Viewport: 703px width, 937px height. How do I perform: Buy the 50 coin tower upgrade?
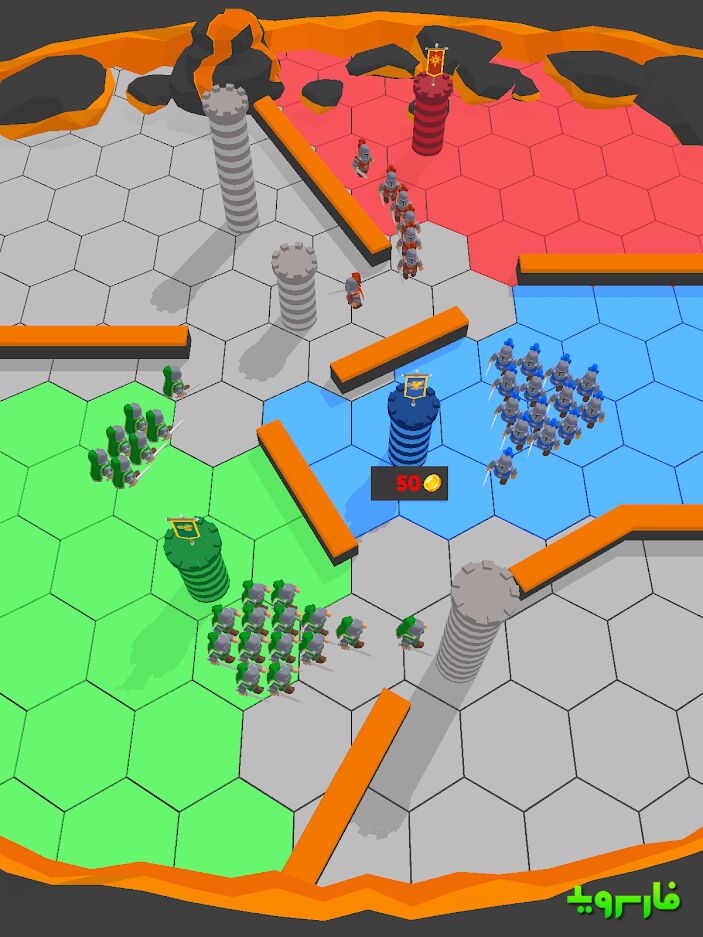pyautogui.click(x=409, y=484)
